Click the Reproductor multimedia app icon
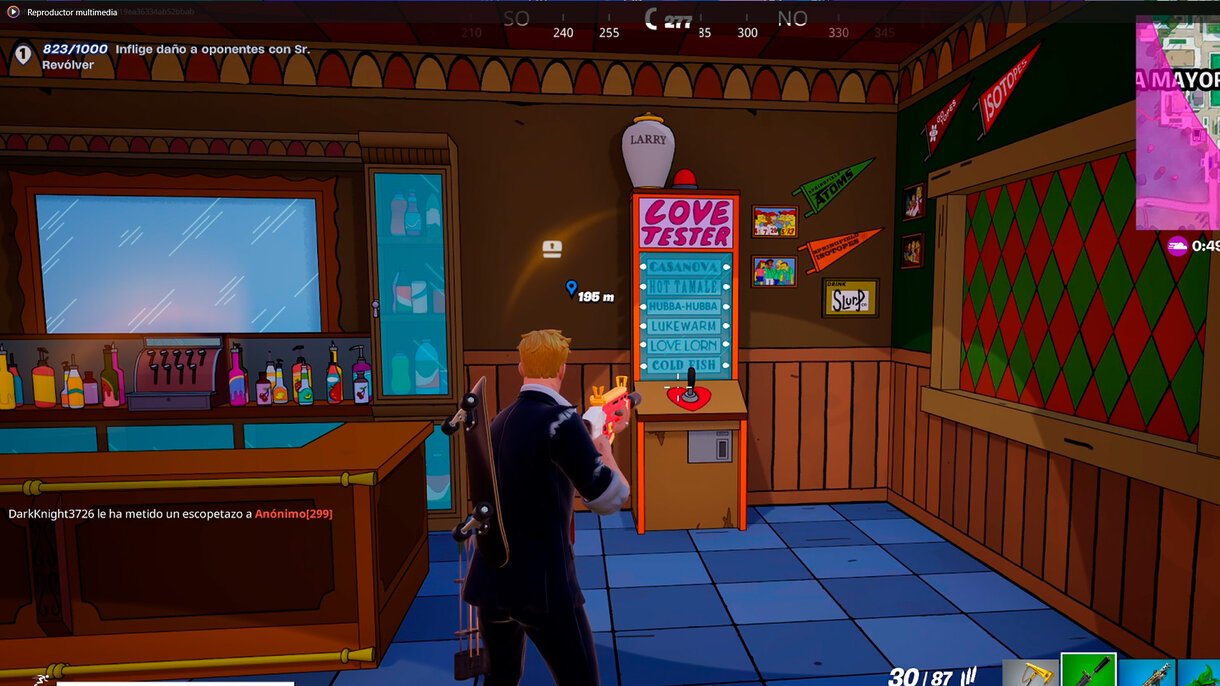1220x686 pixels. tap(13, 12)
